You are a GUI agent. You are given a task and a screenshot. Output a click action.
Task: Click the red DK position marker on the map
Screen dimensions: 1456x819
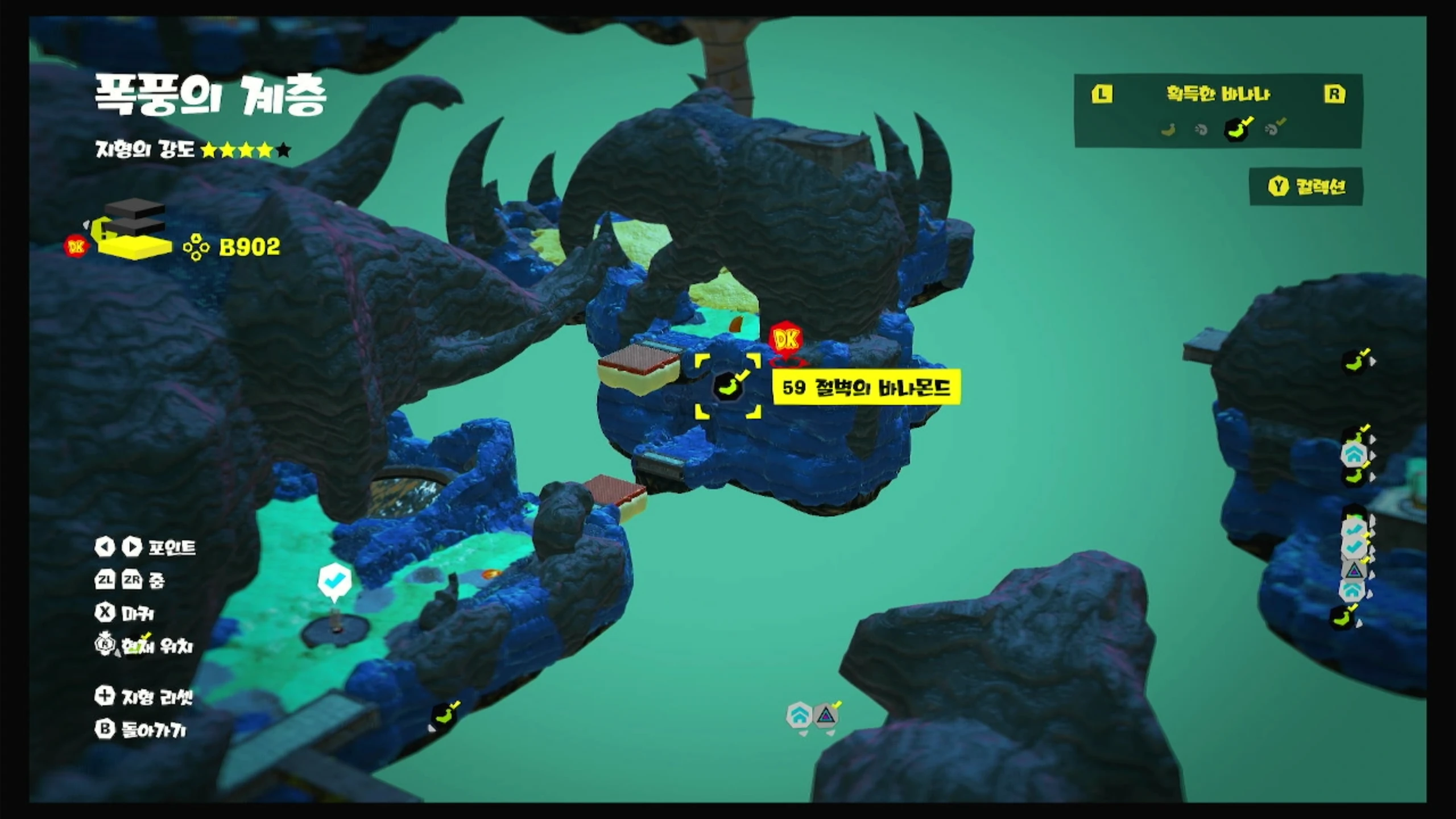pyautogui.click(x=786, y=340)
